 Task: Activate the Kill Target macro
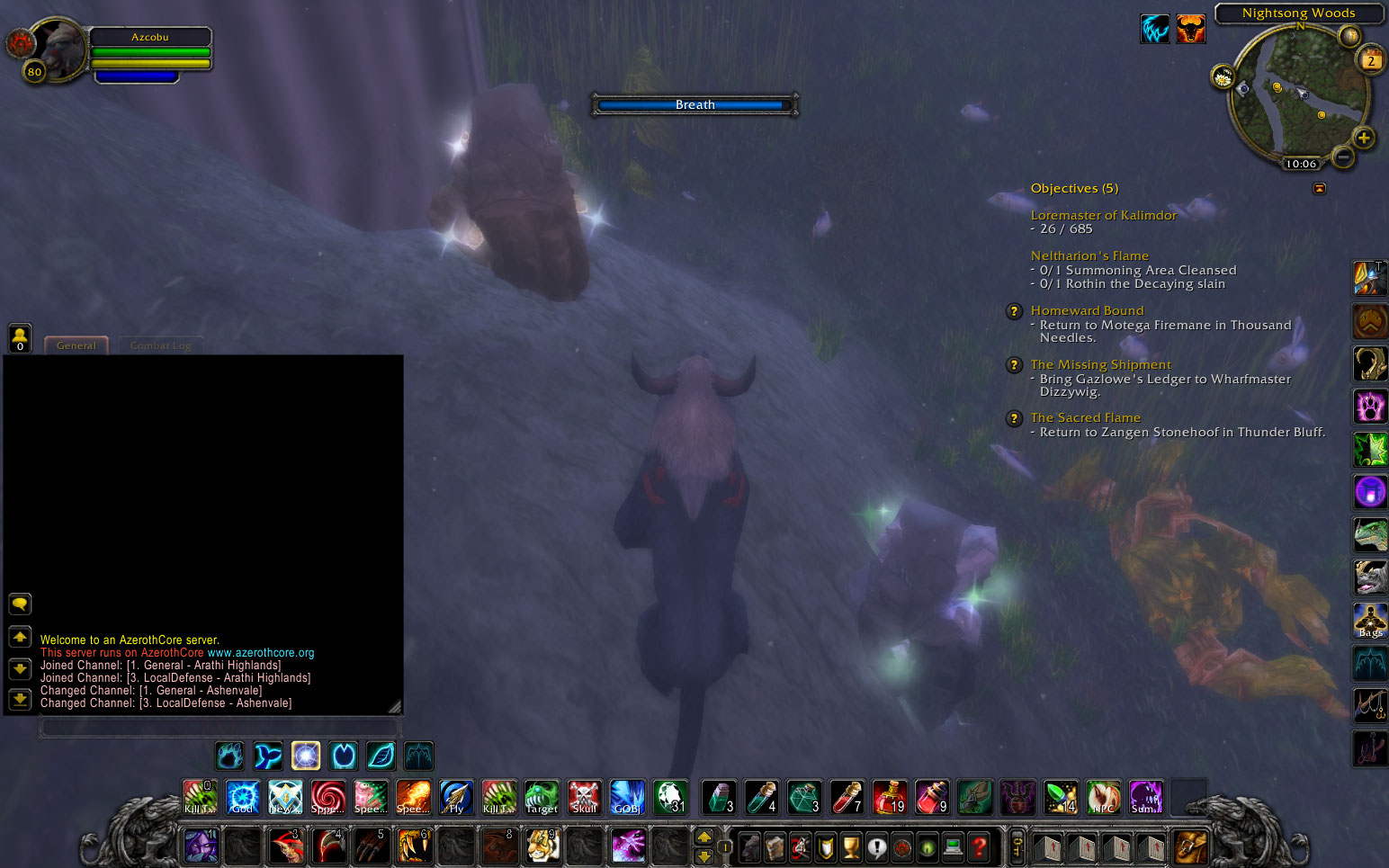(x=199, y=797)
